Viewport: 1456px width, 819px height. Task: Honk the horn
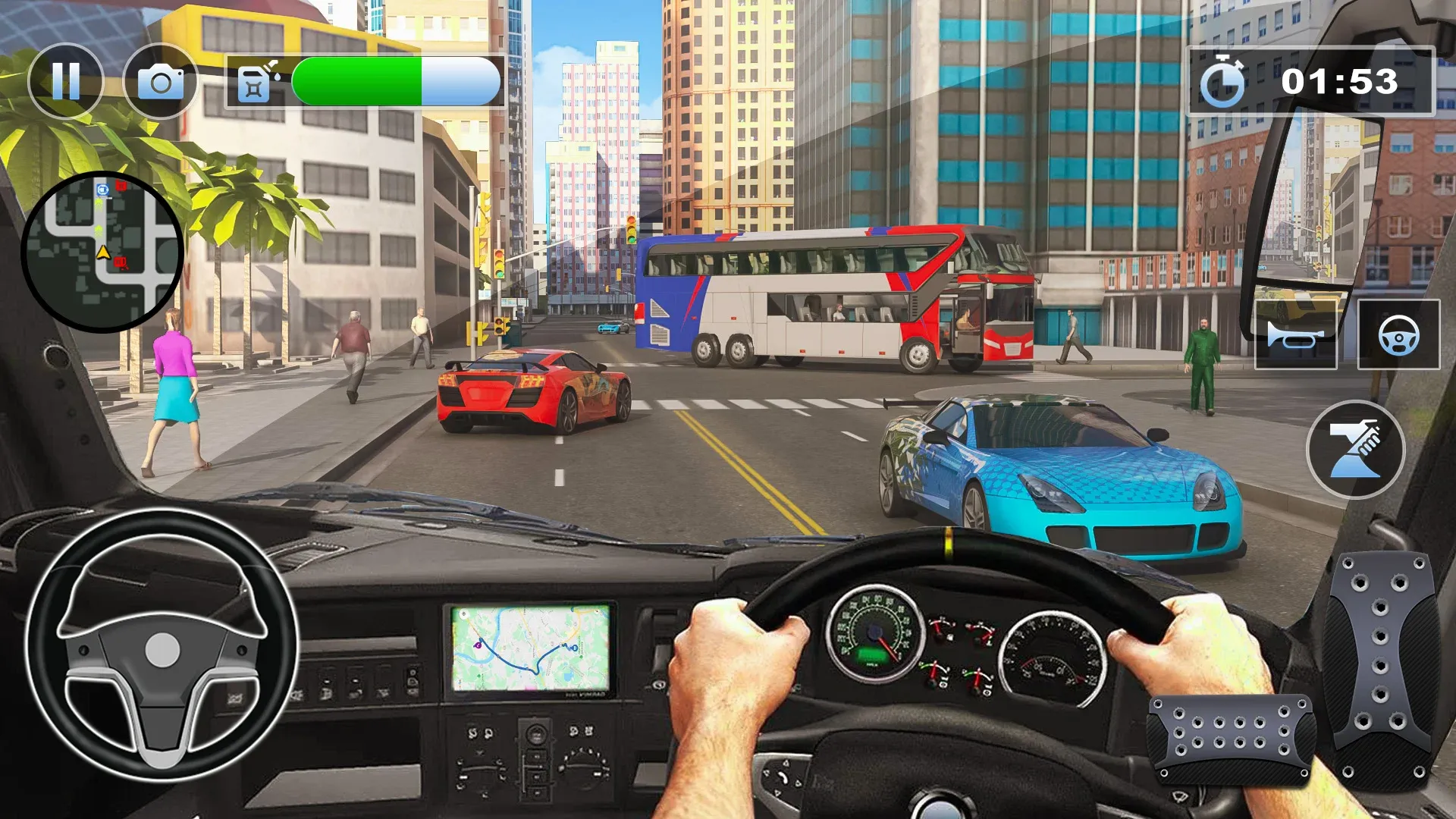pyautogui.click(x=1294, y=334)
